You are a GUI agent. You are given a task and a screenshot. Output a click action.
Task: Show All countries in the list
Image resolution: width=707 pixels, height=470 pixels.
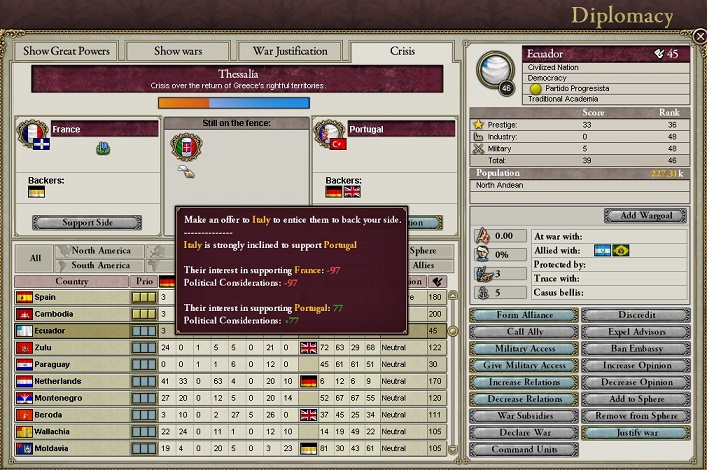click(x=35, y=258)
